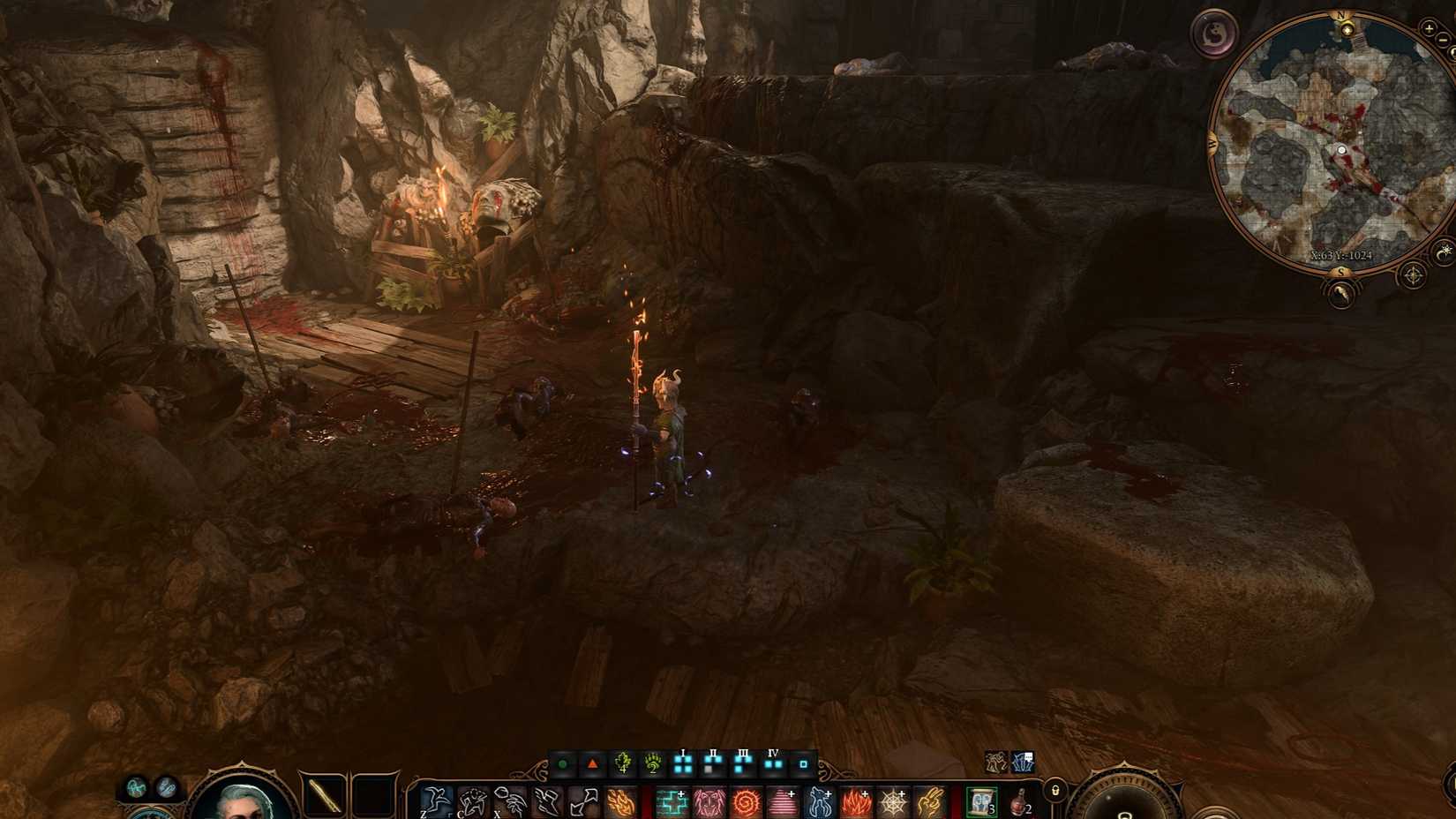Click the equipped melee weapon slot
Viewport: 1456px width, 819px height.
[x=322, y=794]
